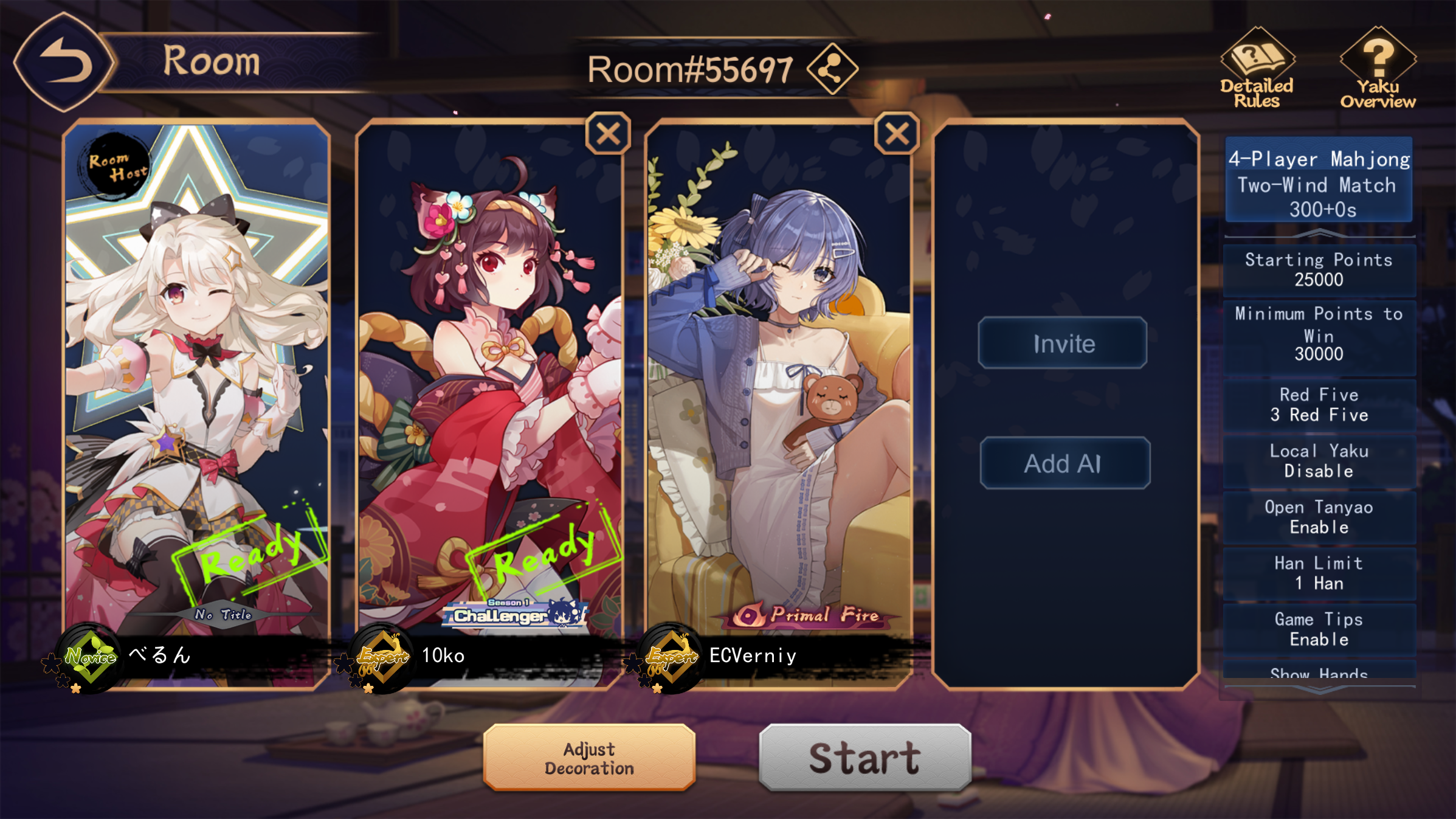Kick player 10ko with the X button

608,134
